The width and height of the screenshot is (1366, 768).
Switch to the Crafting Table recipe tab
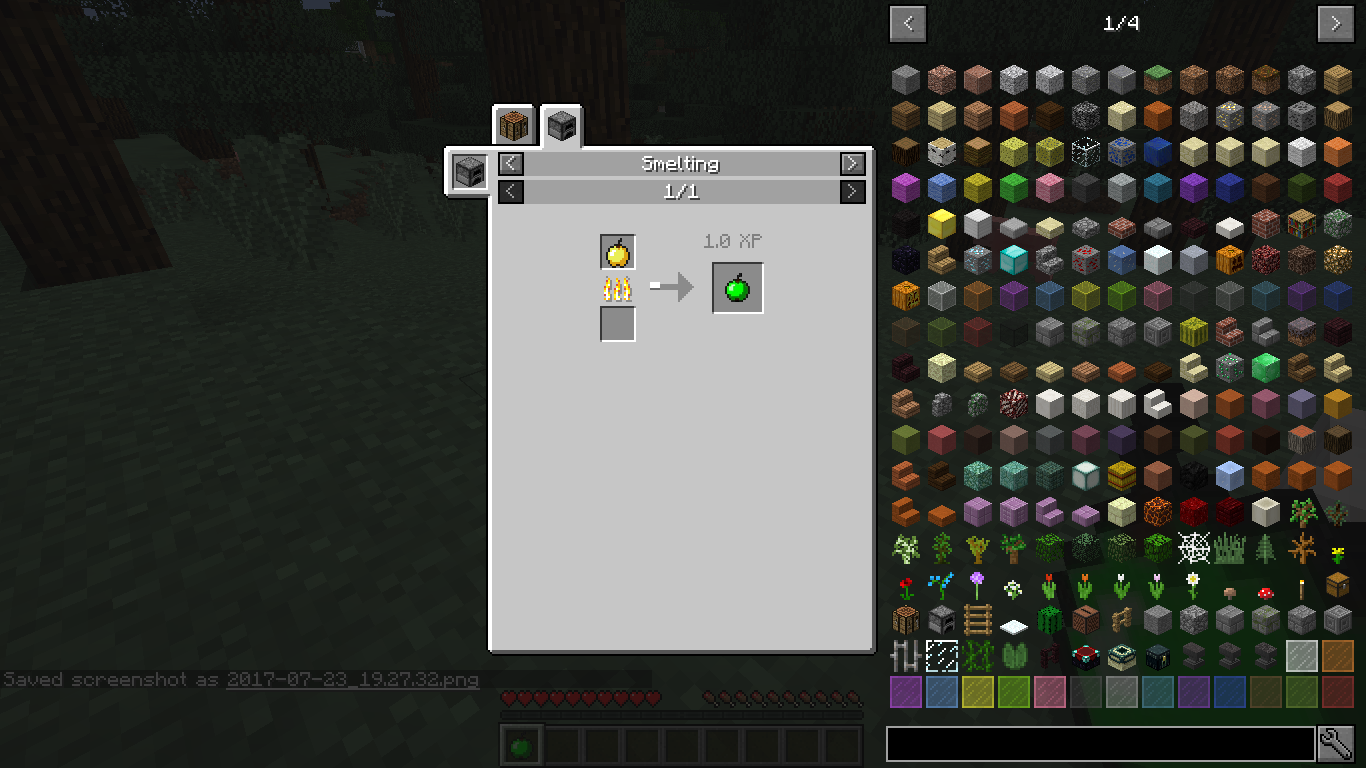pos(513,124)
